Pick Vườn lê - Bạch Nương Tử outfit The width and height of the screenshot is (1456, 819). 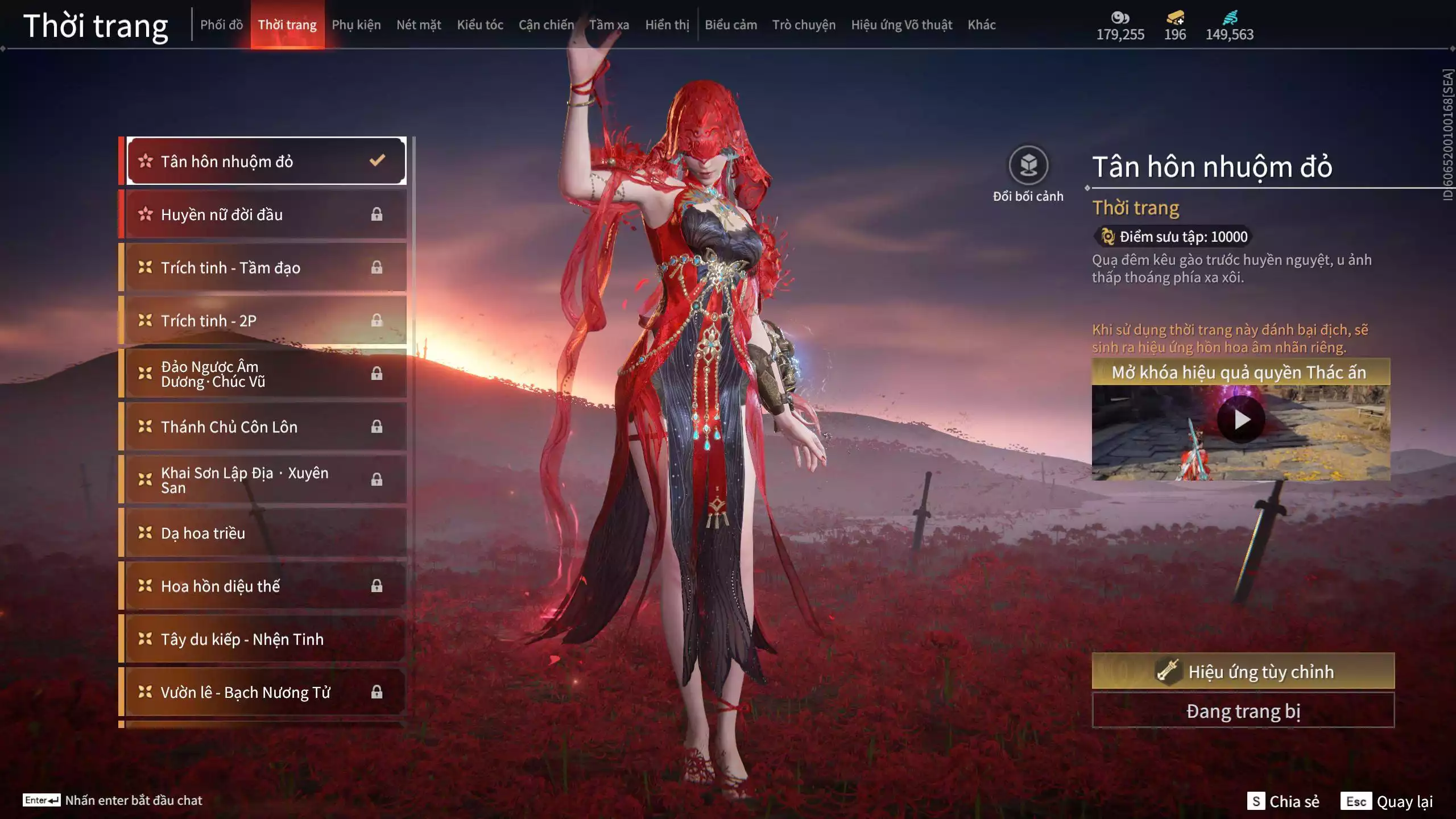point(265,692)
